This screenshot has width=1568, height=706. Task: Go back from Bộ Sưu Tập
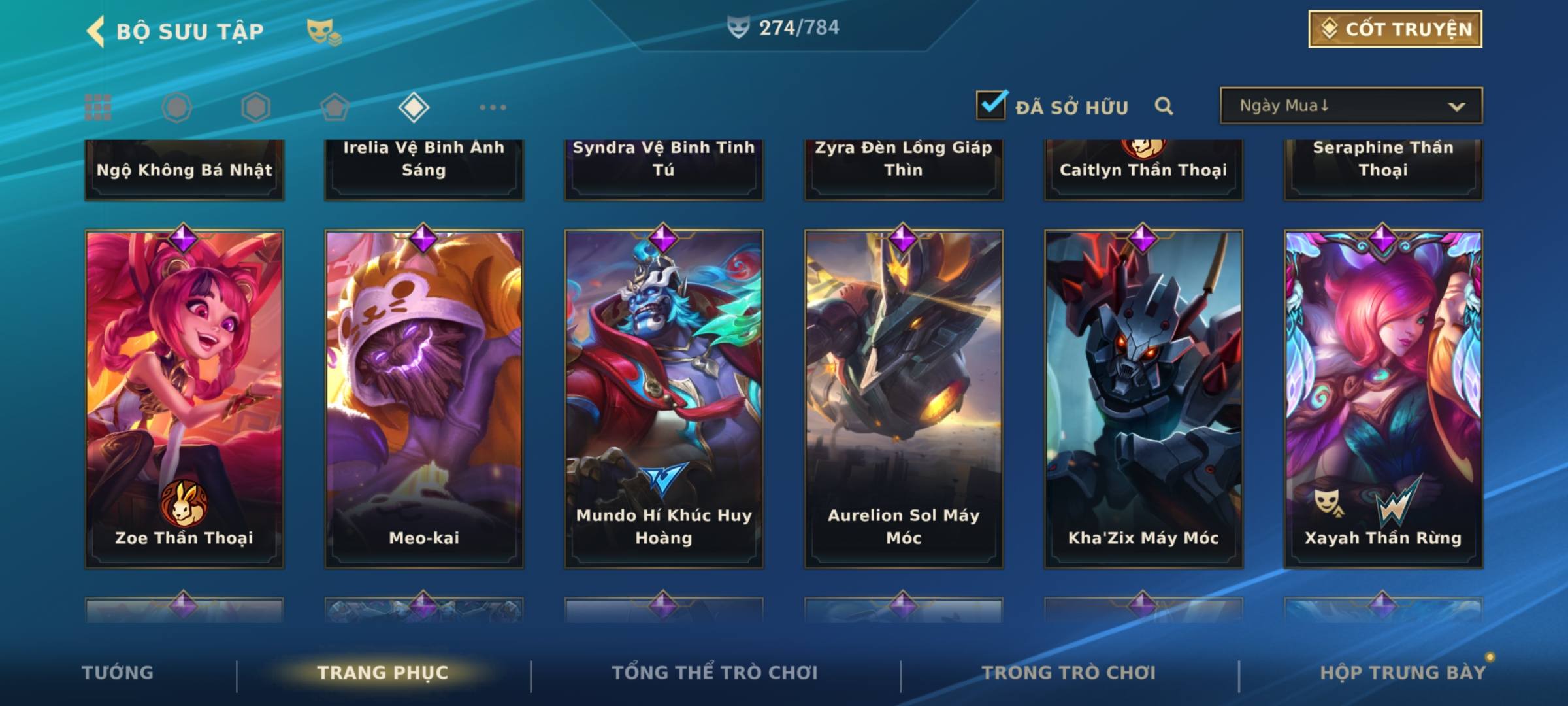(96, 31)
